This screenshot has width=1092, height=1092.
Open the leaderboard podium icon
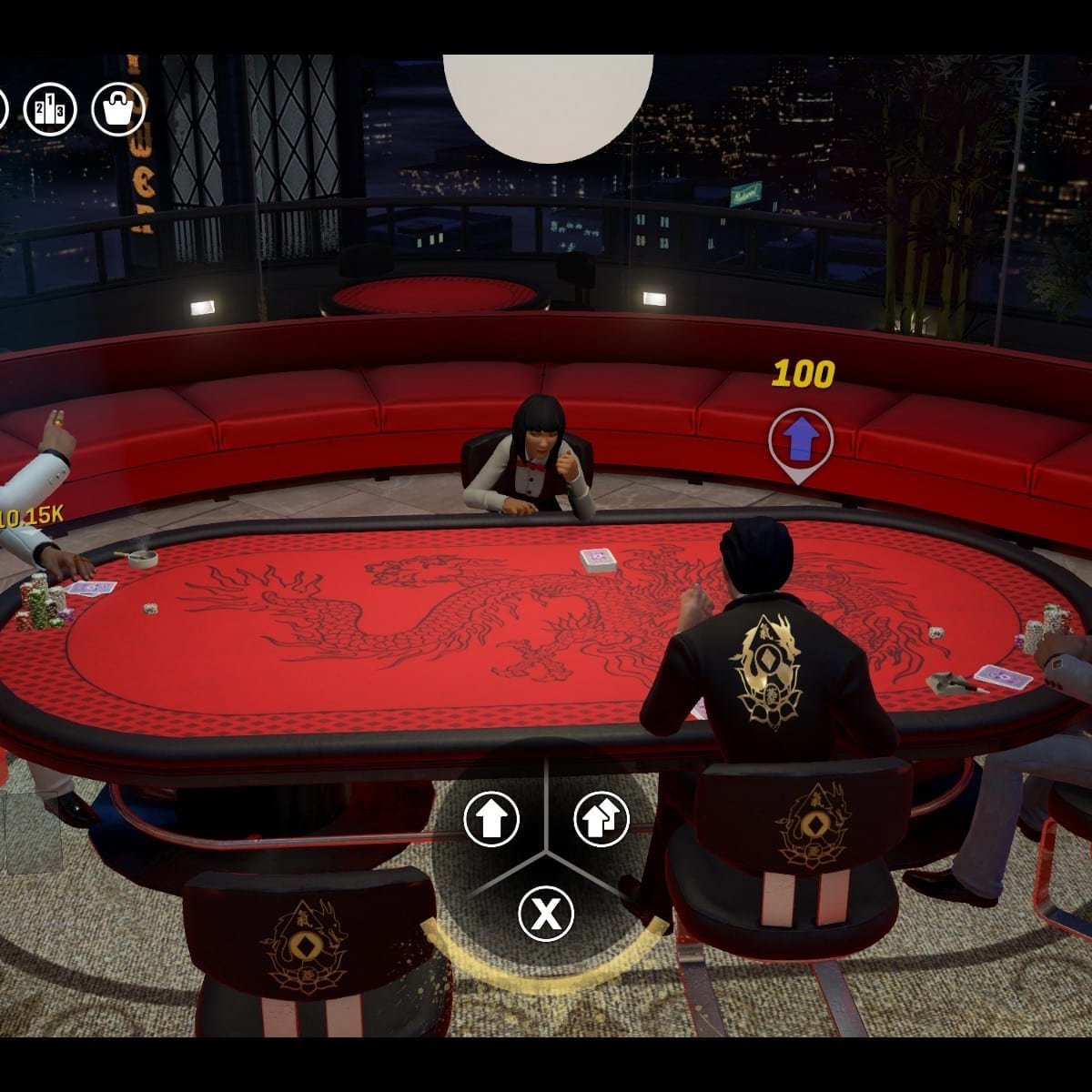(50, 109)
